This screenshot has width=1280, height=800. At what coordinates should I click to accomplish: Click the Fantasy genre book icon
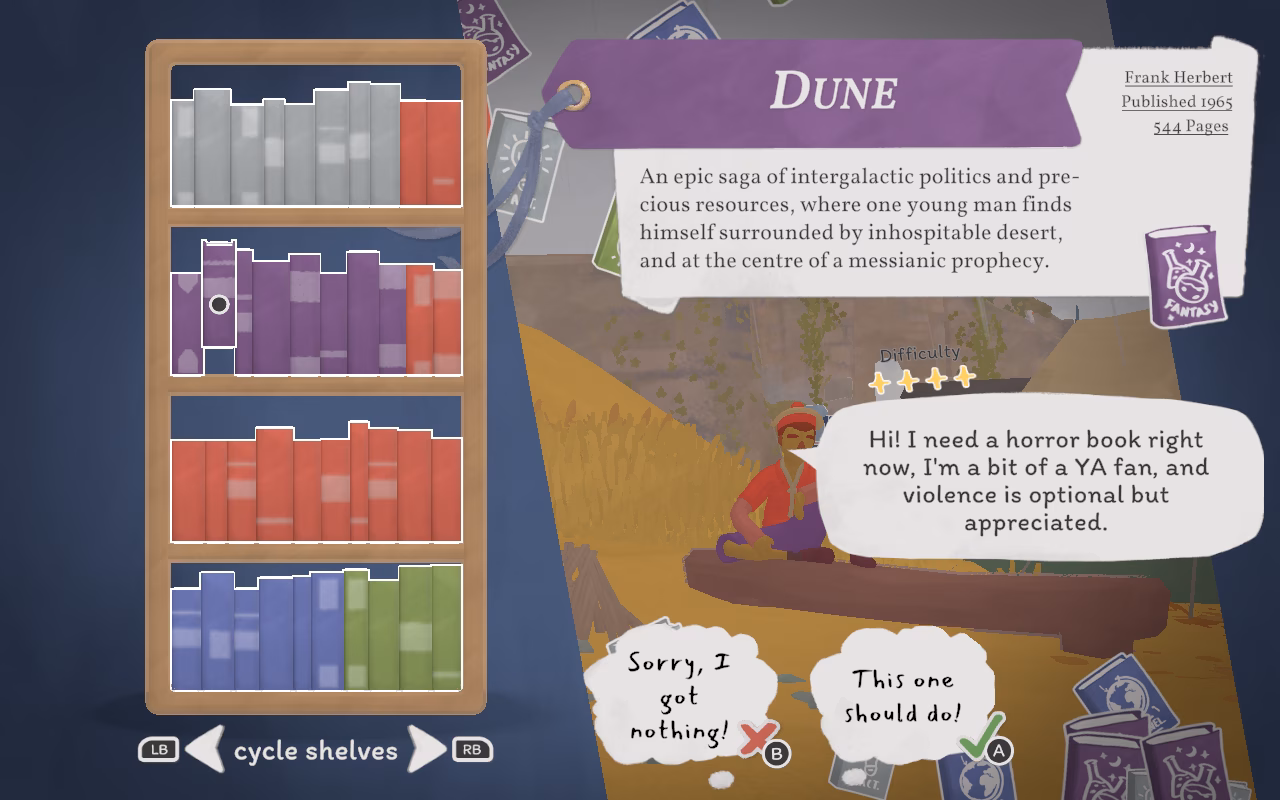(x=1186, y=275)
